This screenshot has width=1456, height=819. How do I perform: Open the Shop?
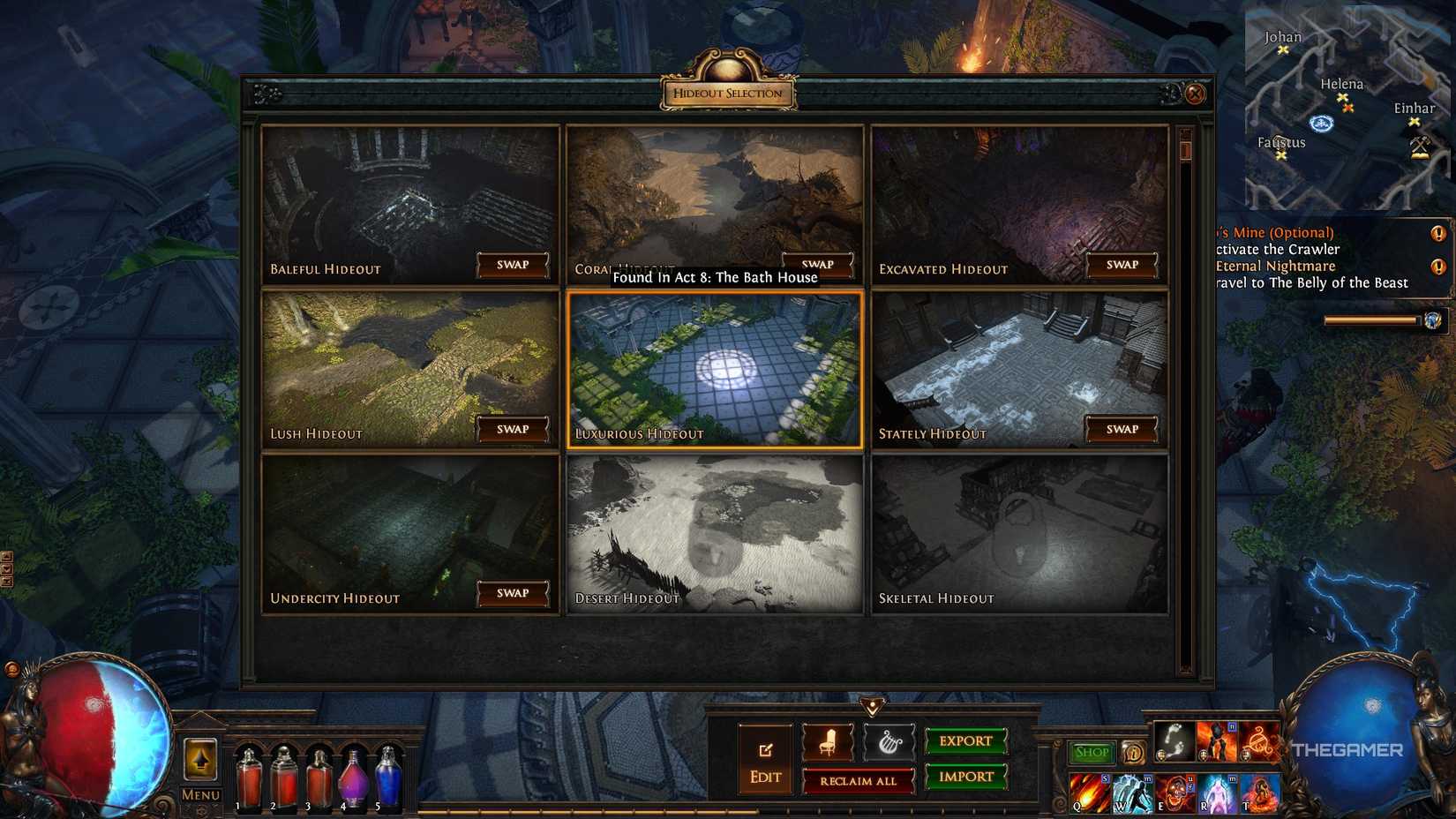pyautogui.click(x=1092, y=752)
